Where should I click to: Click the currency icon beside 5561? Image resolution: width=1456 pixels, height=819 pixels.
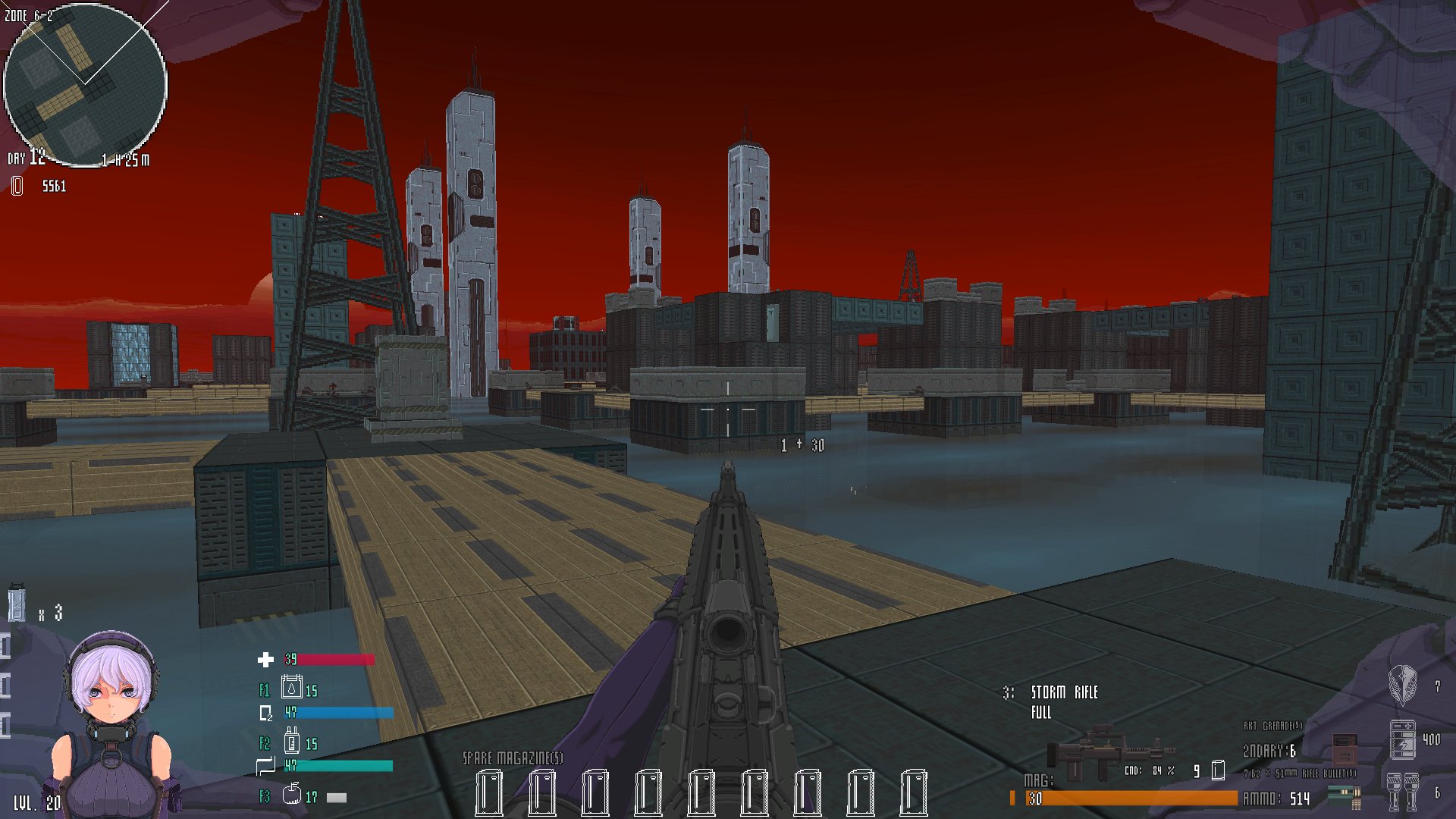(17, 186)
